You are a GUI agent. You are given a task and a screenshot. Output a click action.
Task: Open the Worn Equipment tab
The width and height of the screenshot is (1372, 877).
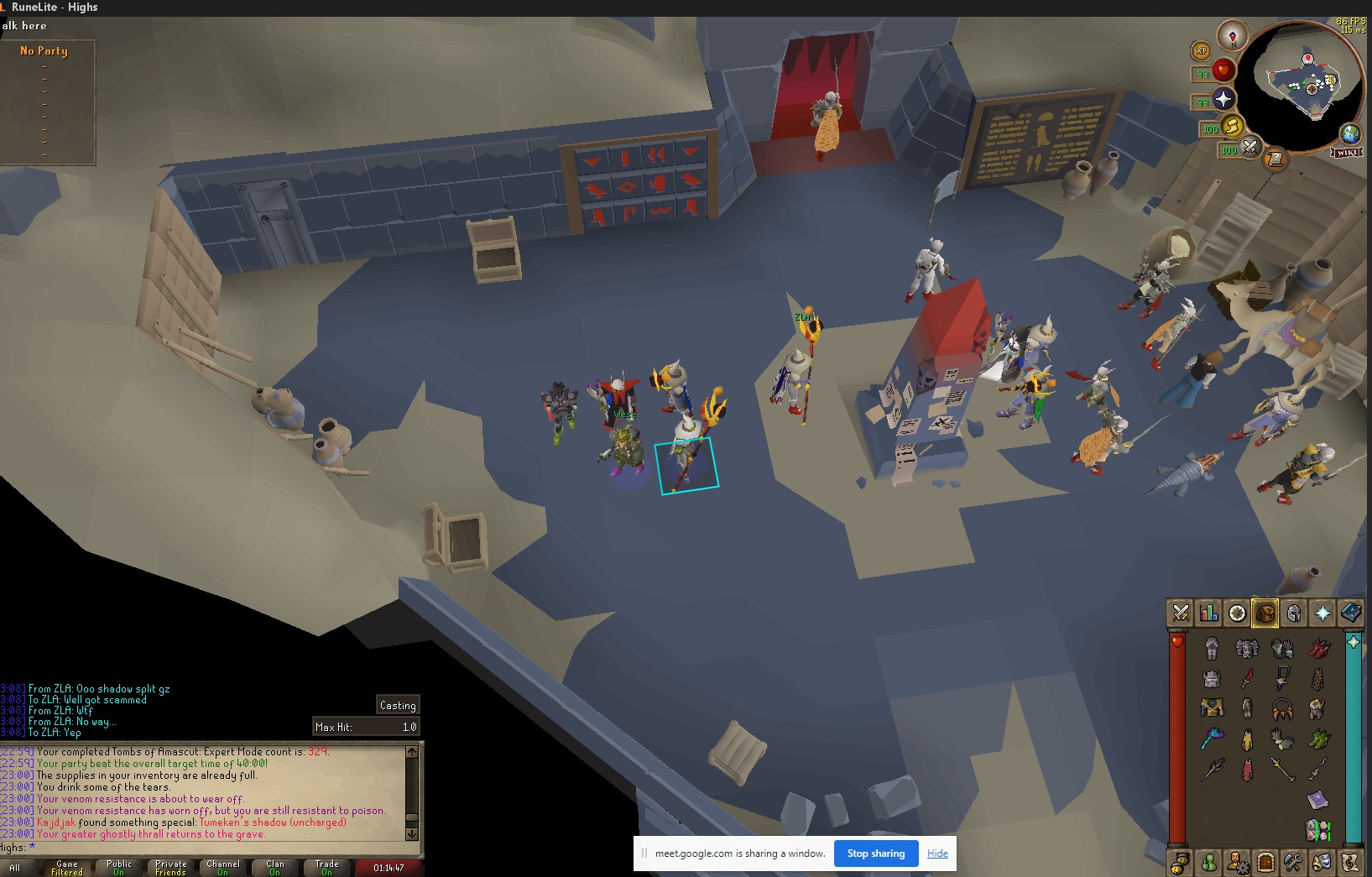(x=1294, y=613)
